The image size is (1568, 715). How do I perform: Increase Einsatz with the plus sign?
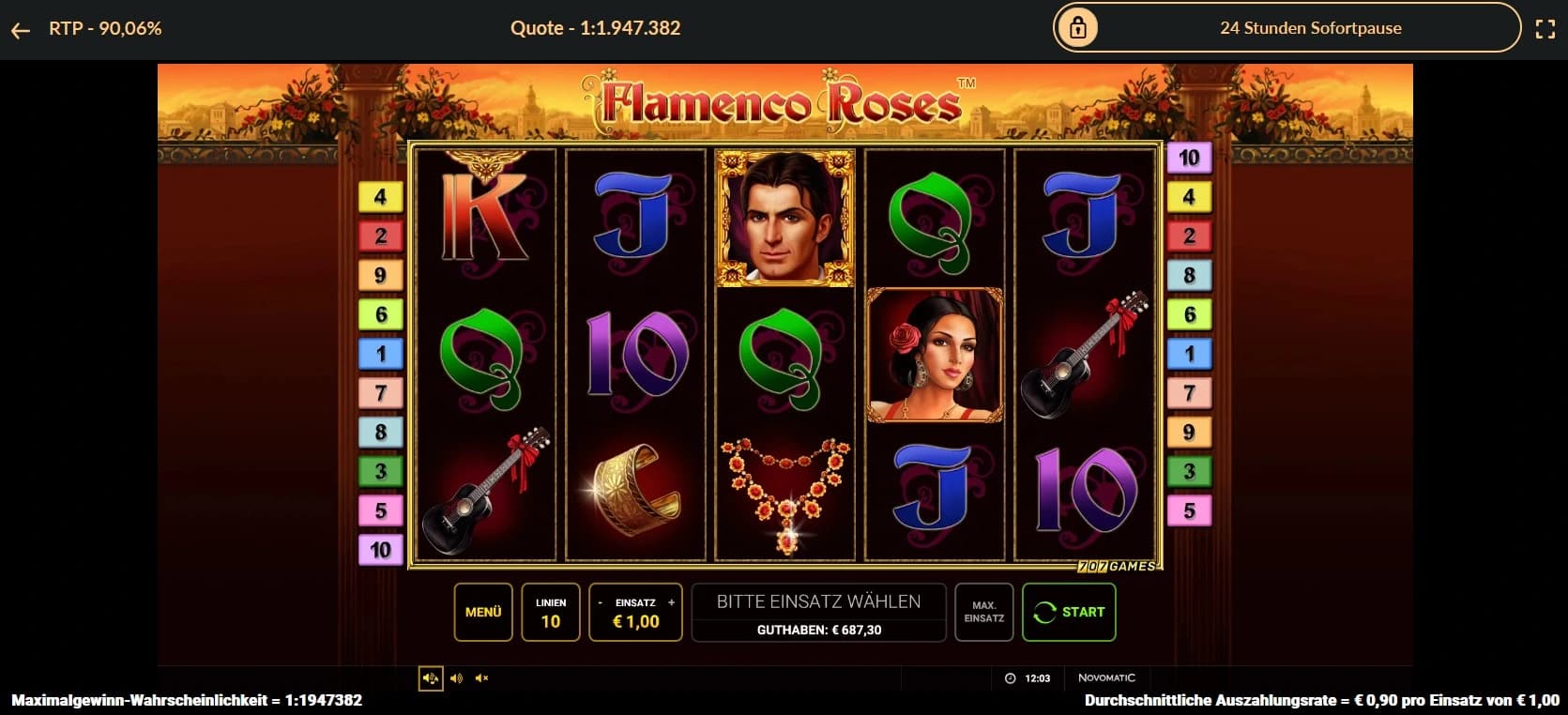[x=671, y=602]
